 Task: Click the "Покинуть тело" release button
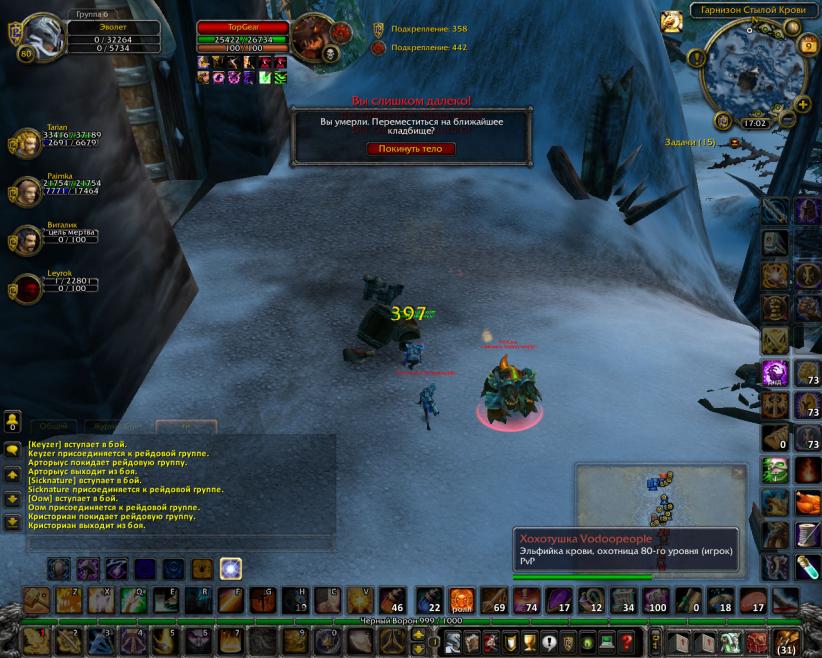[x=410, y=149]
